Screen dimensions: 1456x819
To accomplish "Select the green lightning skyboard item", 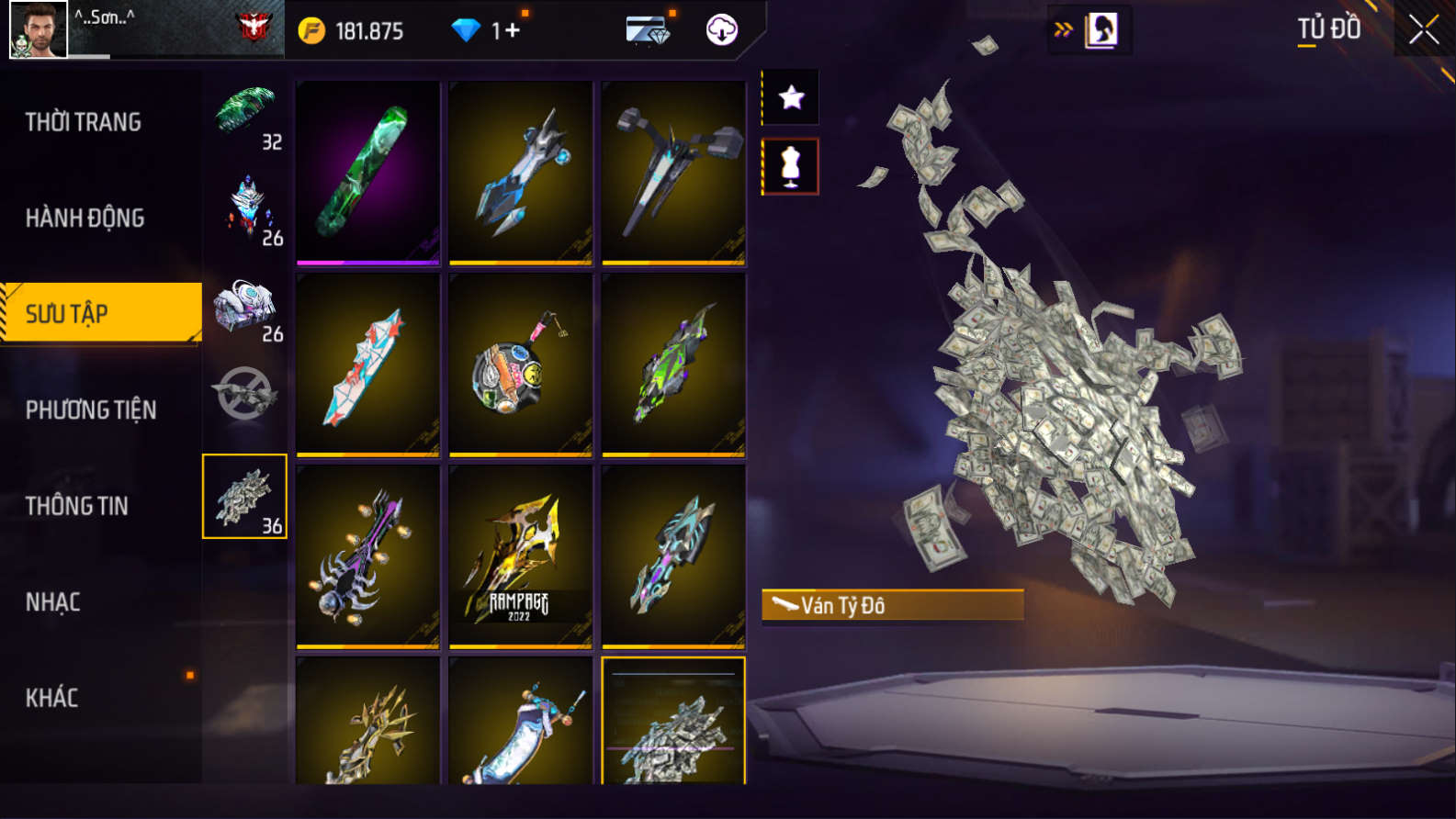I will point(367,173).
